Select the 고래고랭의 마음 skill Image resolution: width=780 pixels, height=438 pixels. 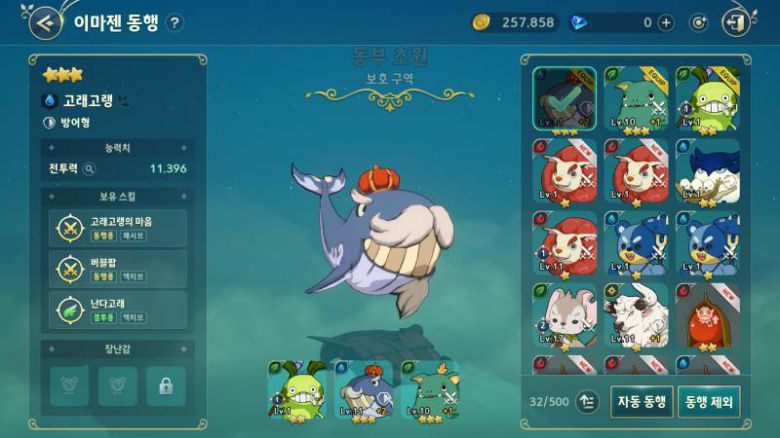(x=118, y=227)
